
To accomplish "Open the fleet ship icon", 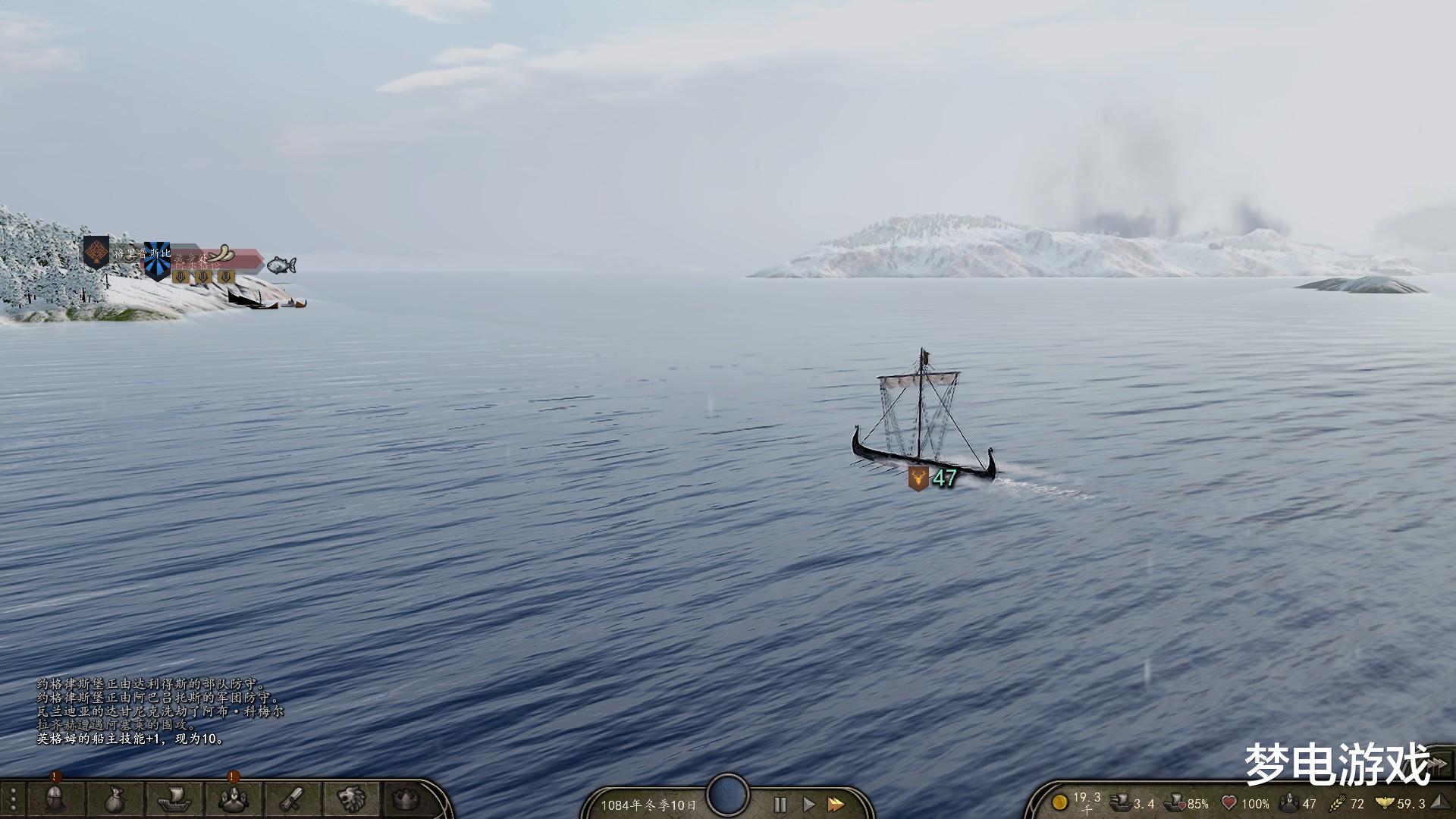I will [x=174, y=799].
